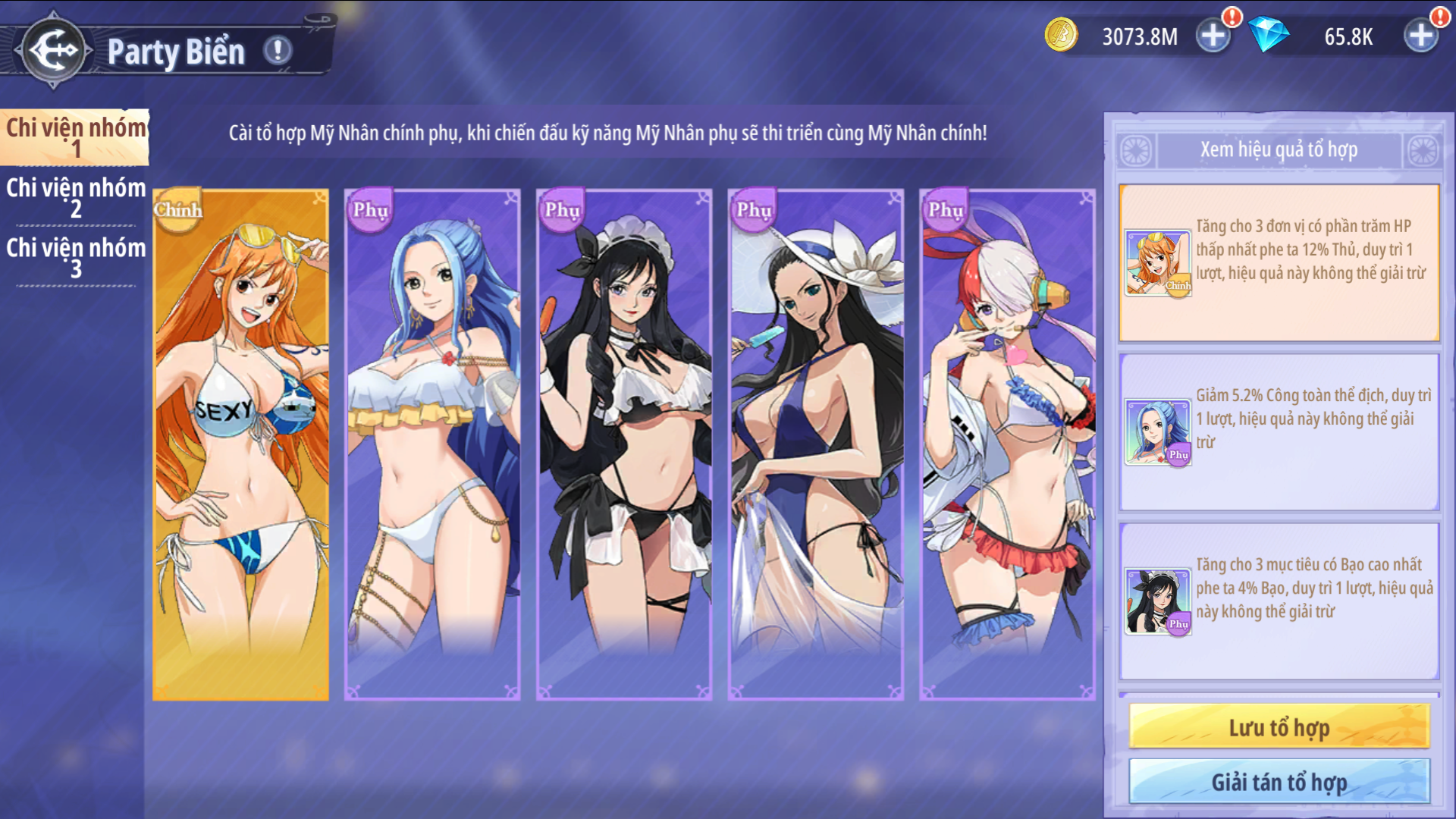Screen dimensions: 1456x819
Task: Switch to Chi viện nhóm 3 tab
Action: point(75,257)
